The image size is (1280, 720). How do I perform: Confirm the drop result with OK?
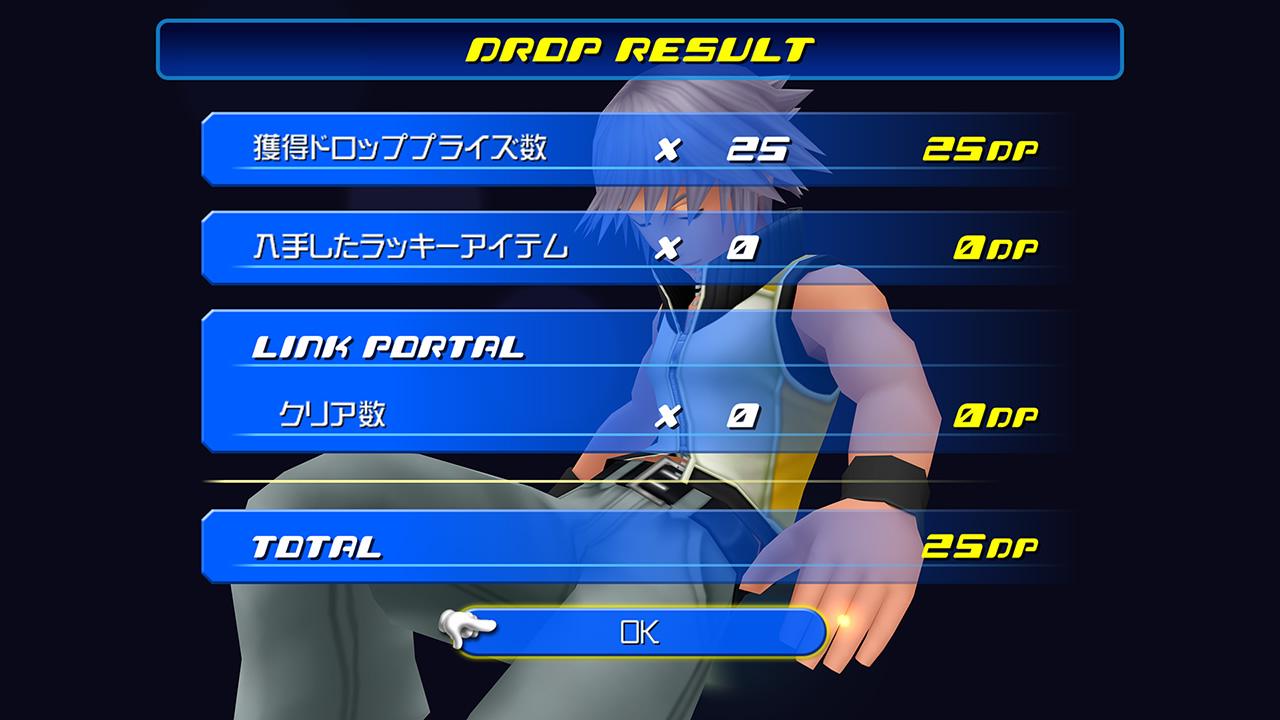(x=640, y=632)
